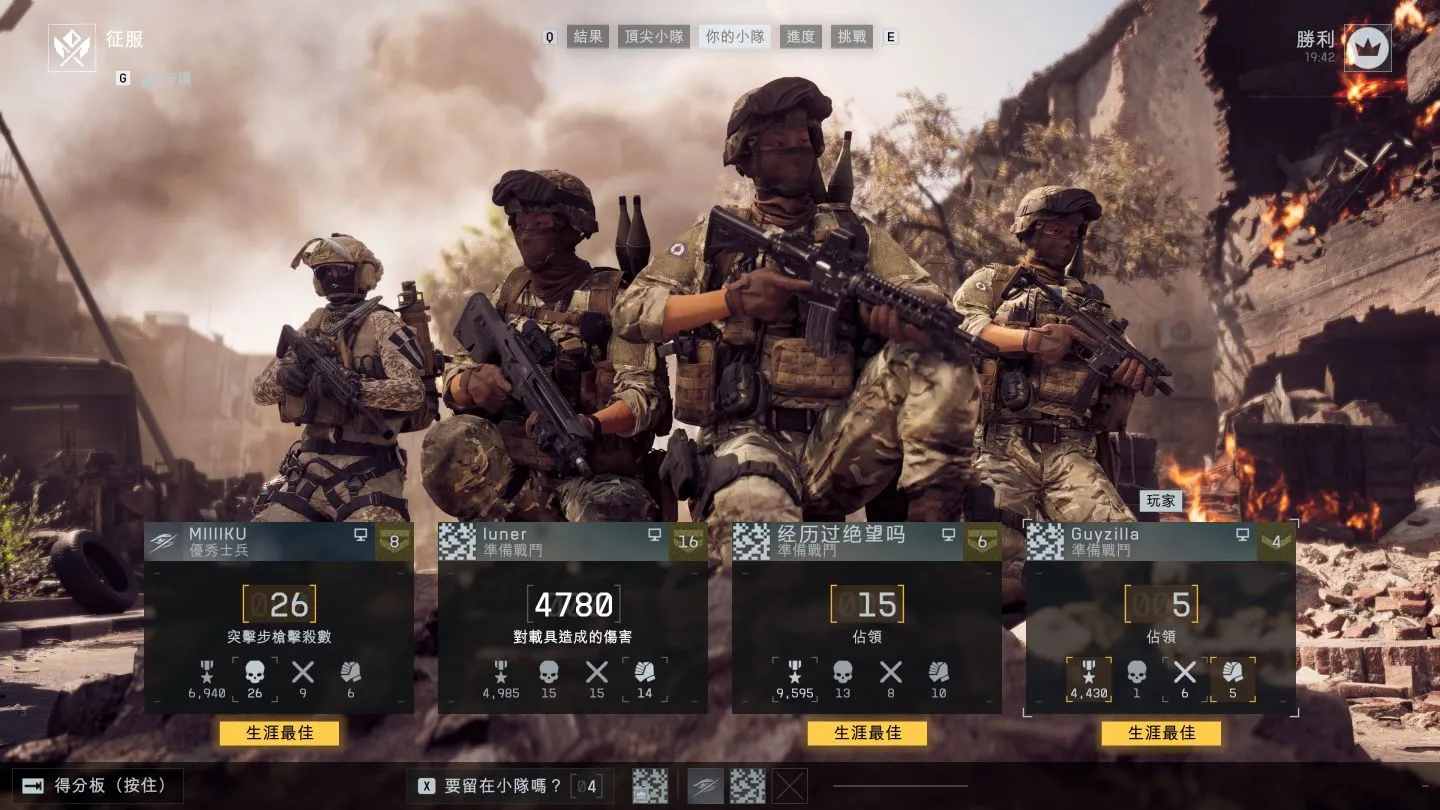Select MIIIIKU's squad player card
The image size is (1440, 810).
[x=279, y=617]
